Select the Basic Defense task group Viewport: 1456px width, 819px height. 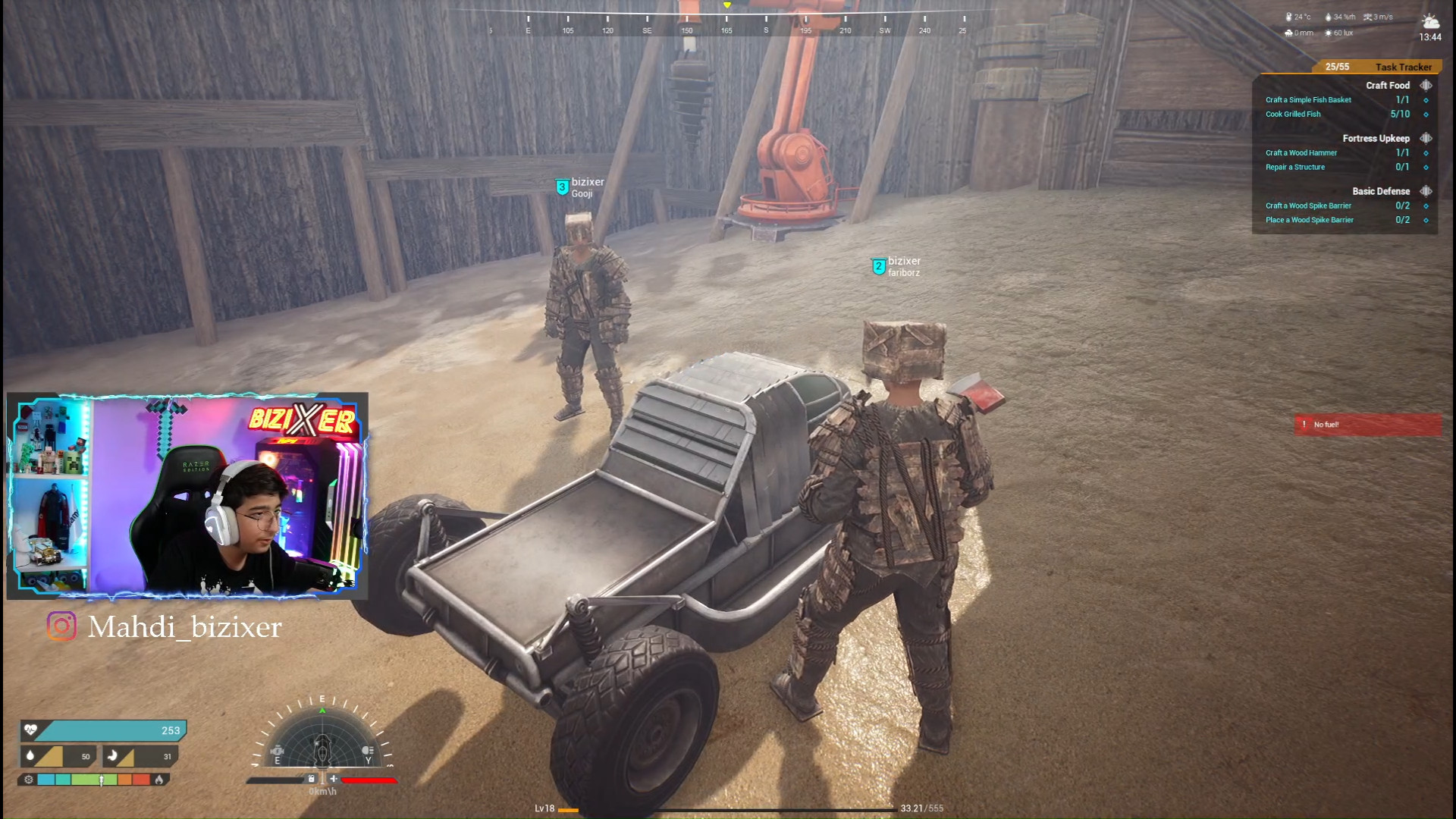[x=1380, y=192]
